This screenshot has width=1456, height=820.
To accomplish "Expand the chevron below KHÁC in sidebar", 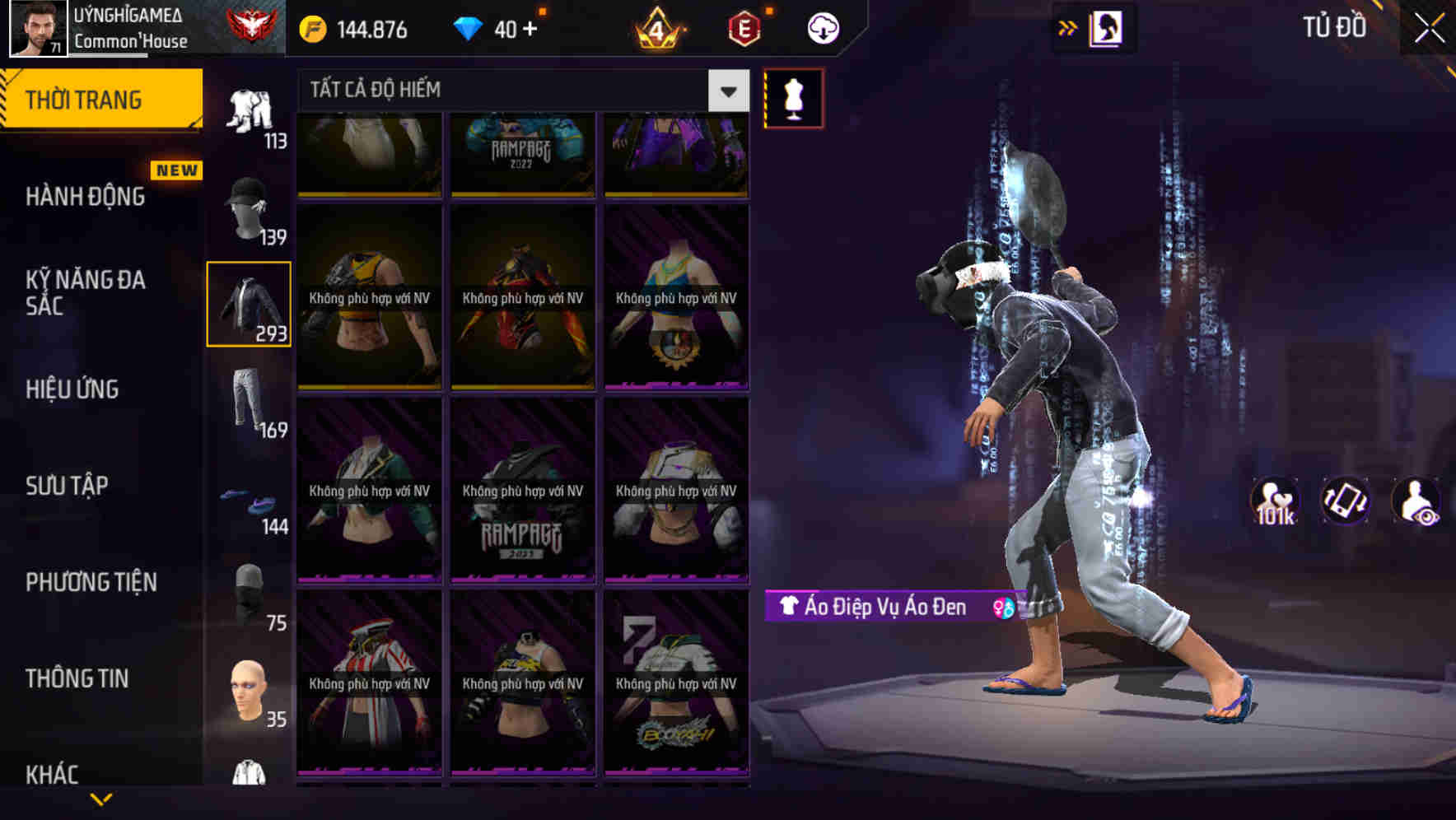I will [100, 797].
